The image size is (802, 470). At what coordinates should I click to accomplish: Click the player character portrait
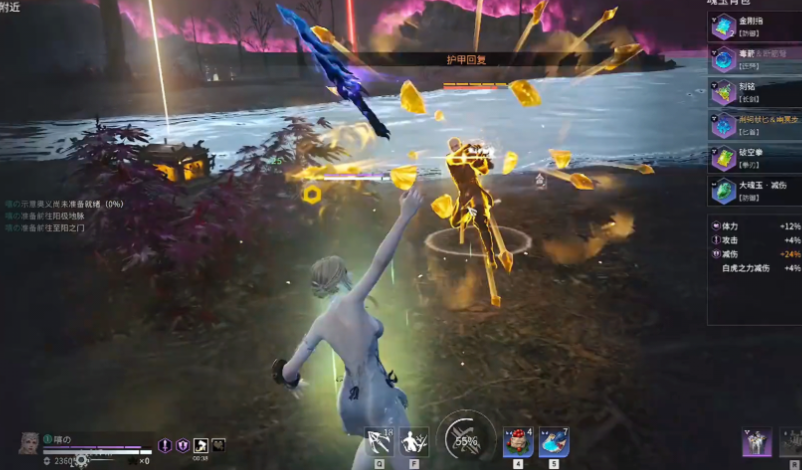pyautogui.click(x=28, y=443)
